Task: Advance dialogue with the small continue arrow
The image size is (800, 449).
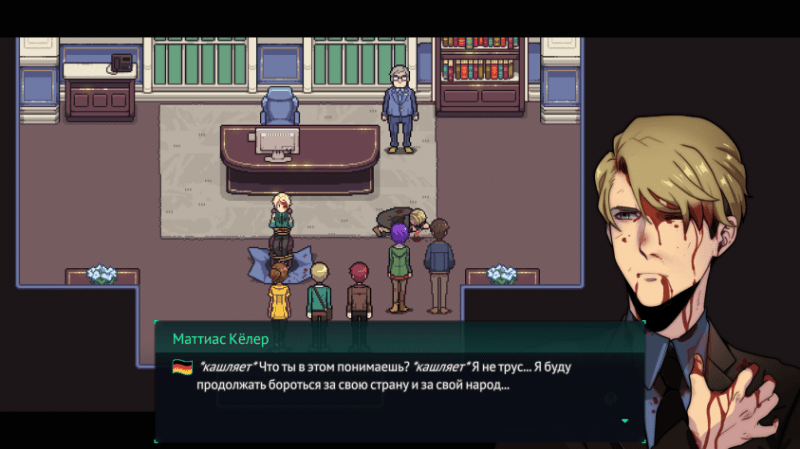Action: tap(626, 421)
